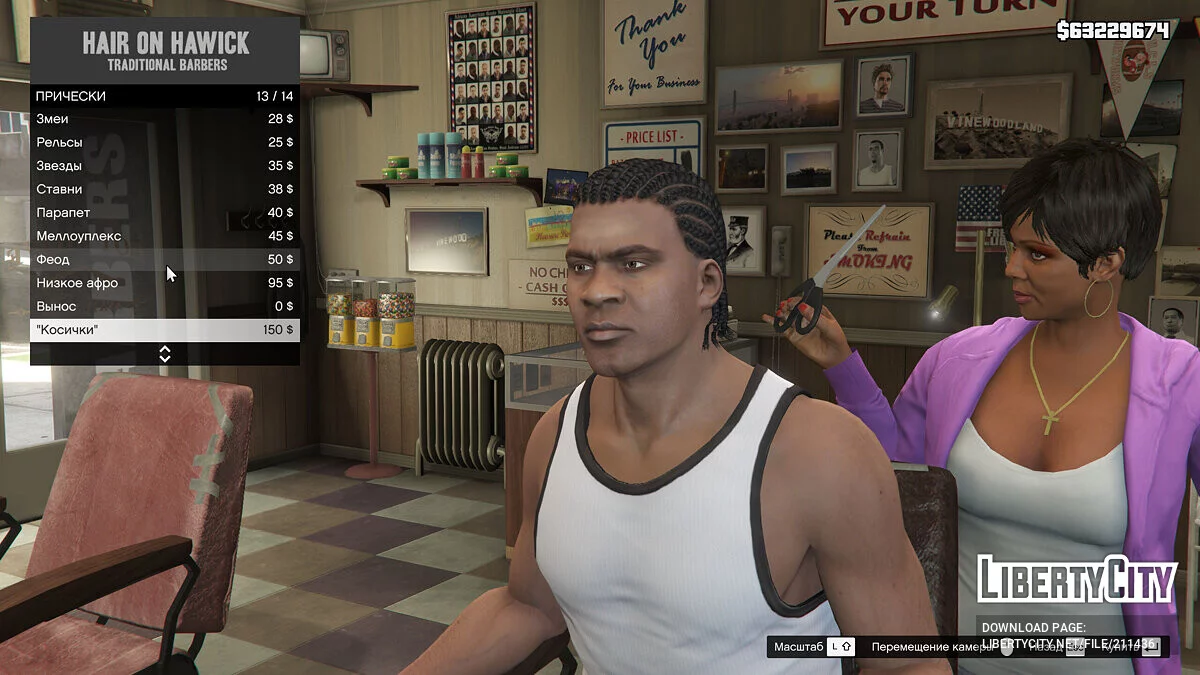
Task: Select the Ставни hairstyle row
Action: coord(164,189)
